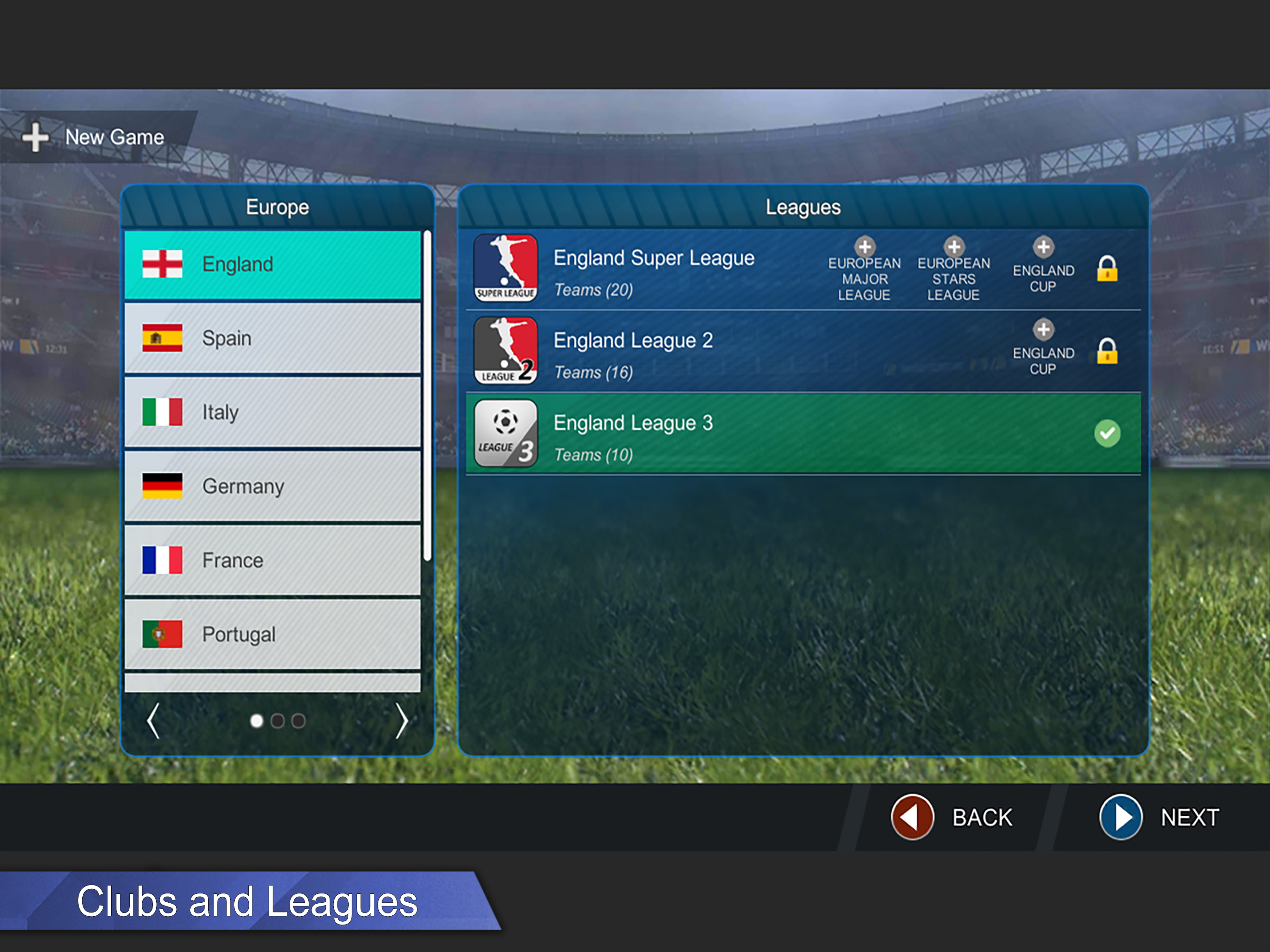
Task: Click the England League 2 padlock icon
Action: tap(1107, 351)
